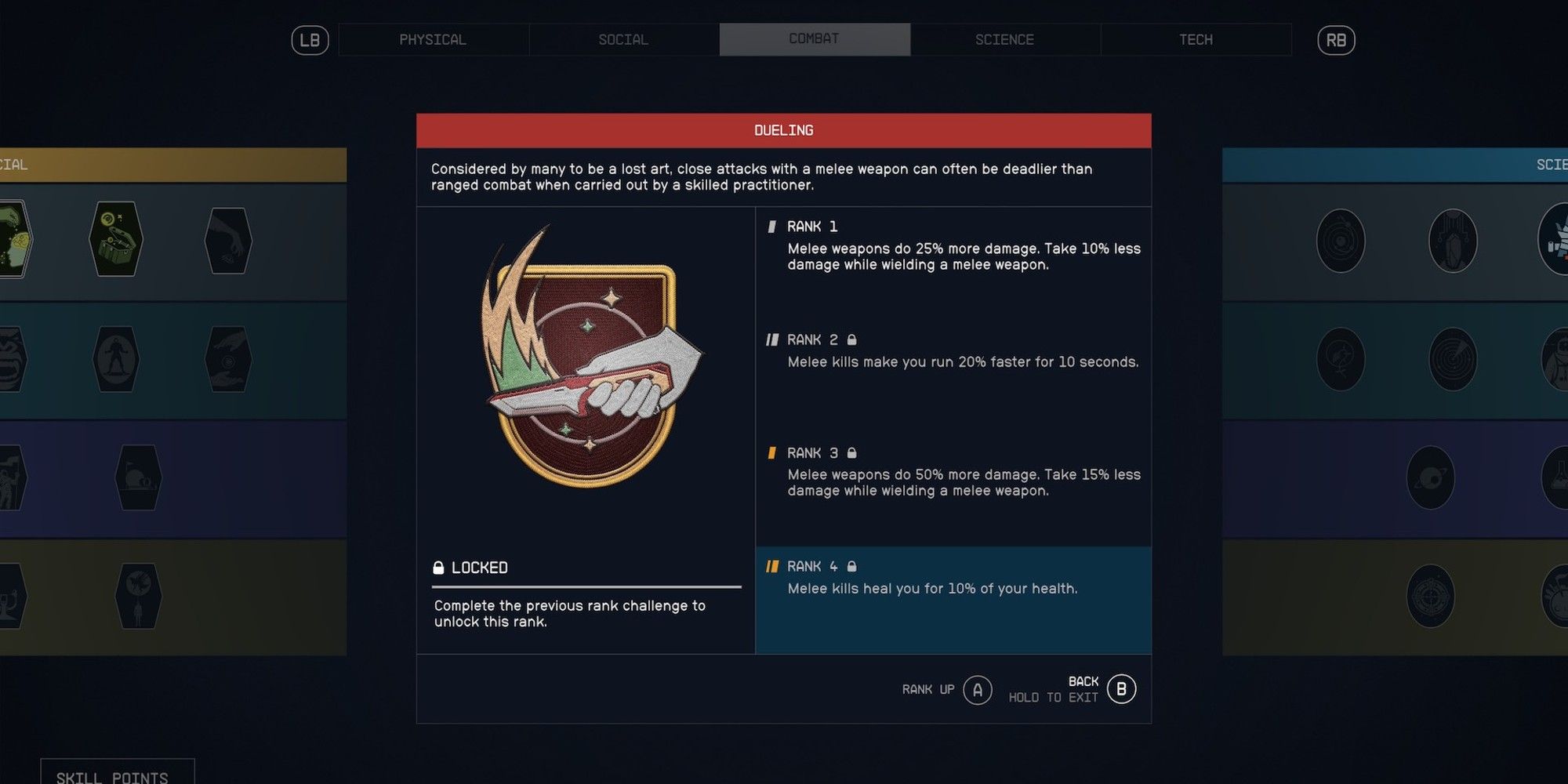The height and width of the screenshot is (784, 1568).
Task: Click the LB bumper icon
Action: coord(310,40)
